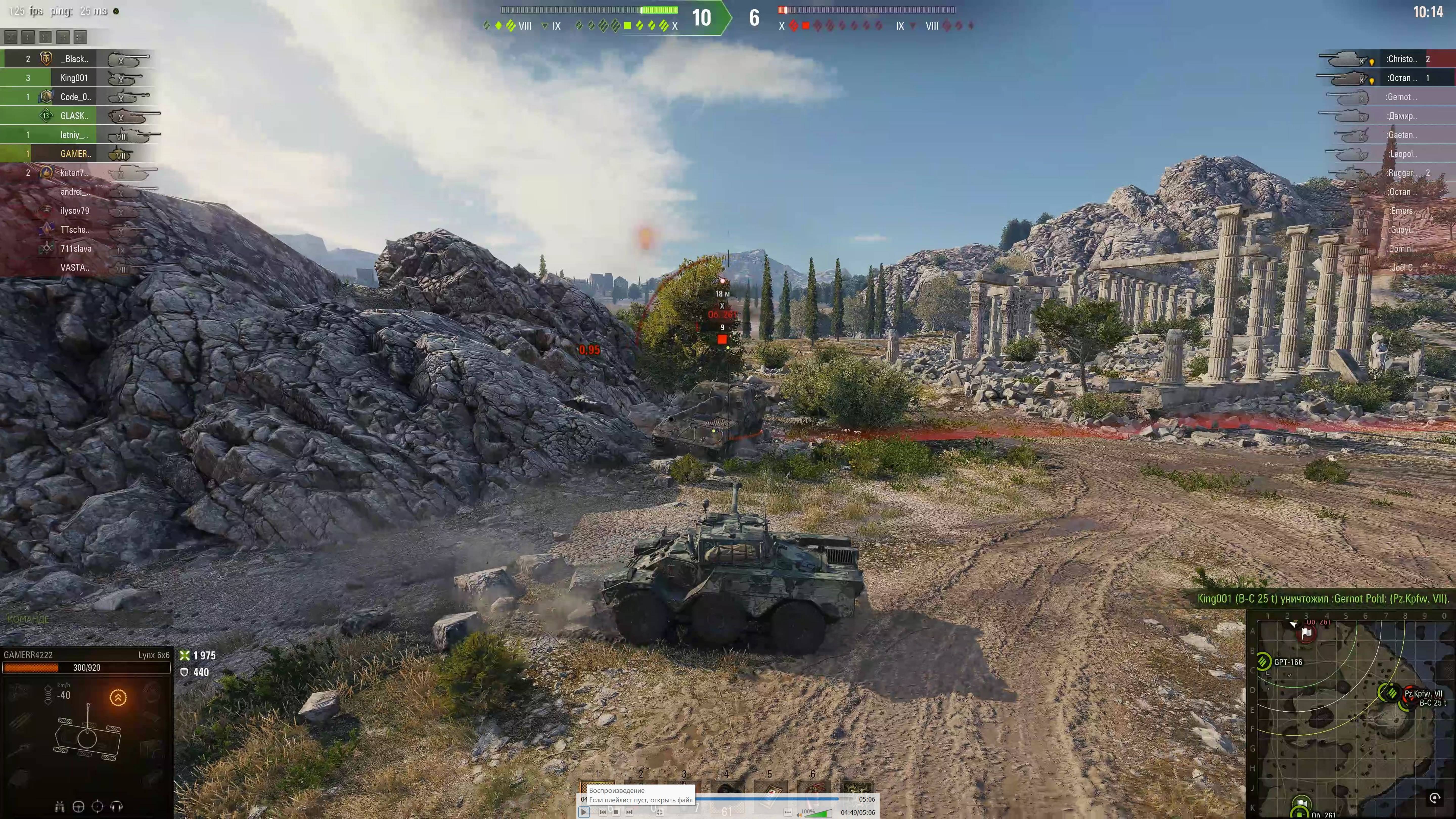Switch to the highlighted third panel view mode button
The image size is (1456, 819).
(46, 37)
